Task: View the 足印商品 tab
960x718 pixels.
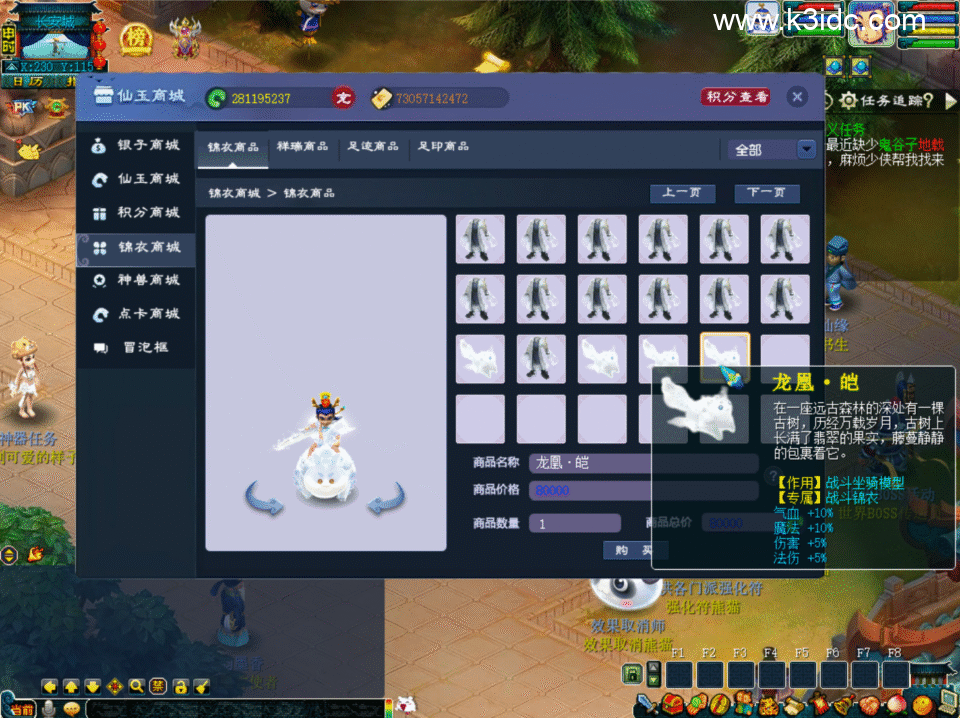Action: pyautogui.click(x=443, y=147)
